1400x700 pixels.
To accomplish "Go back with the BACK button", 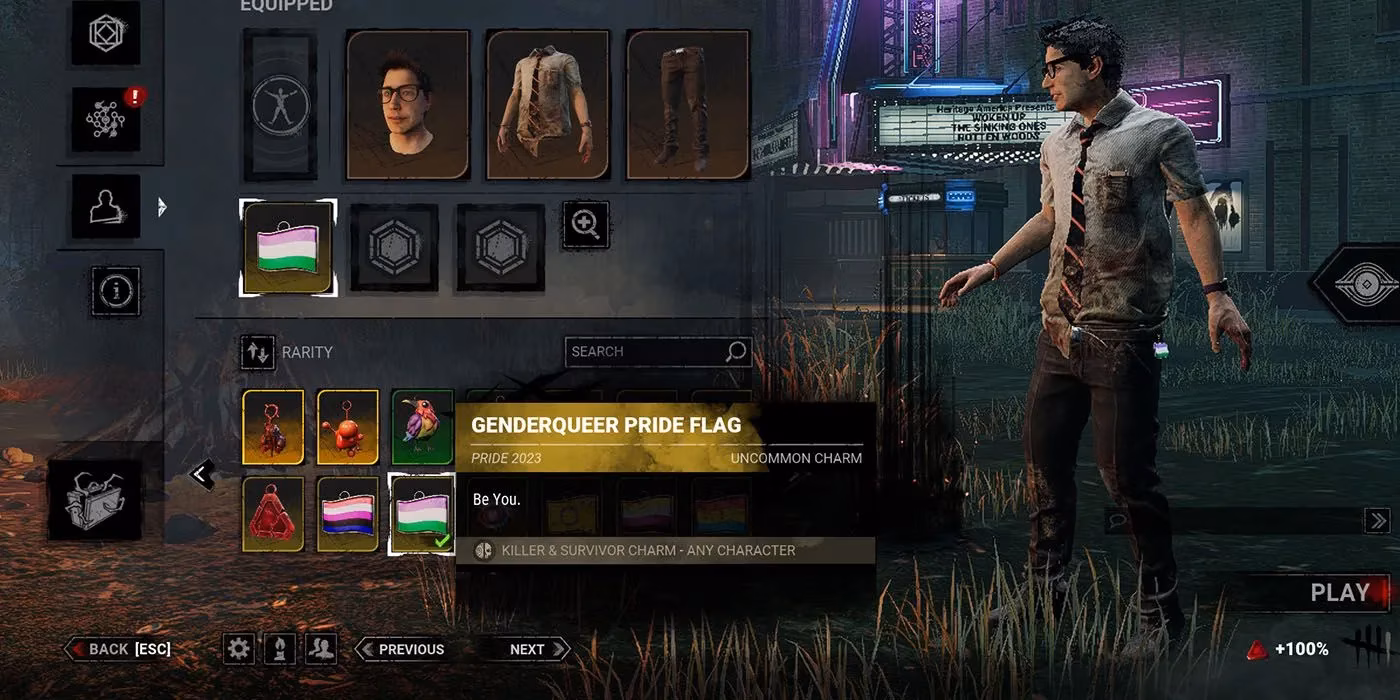I will pos(119,649).
